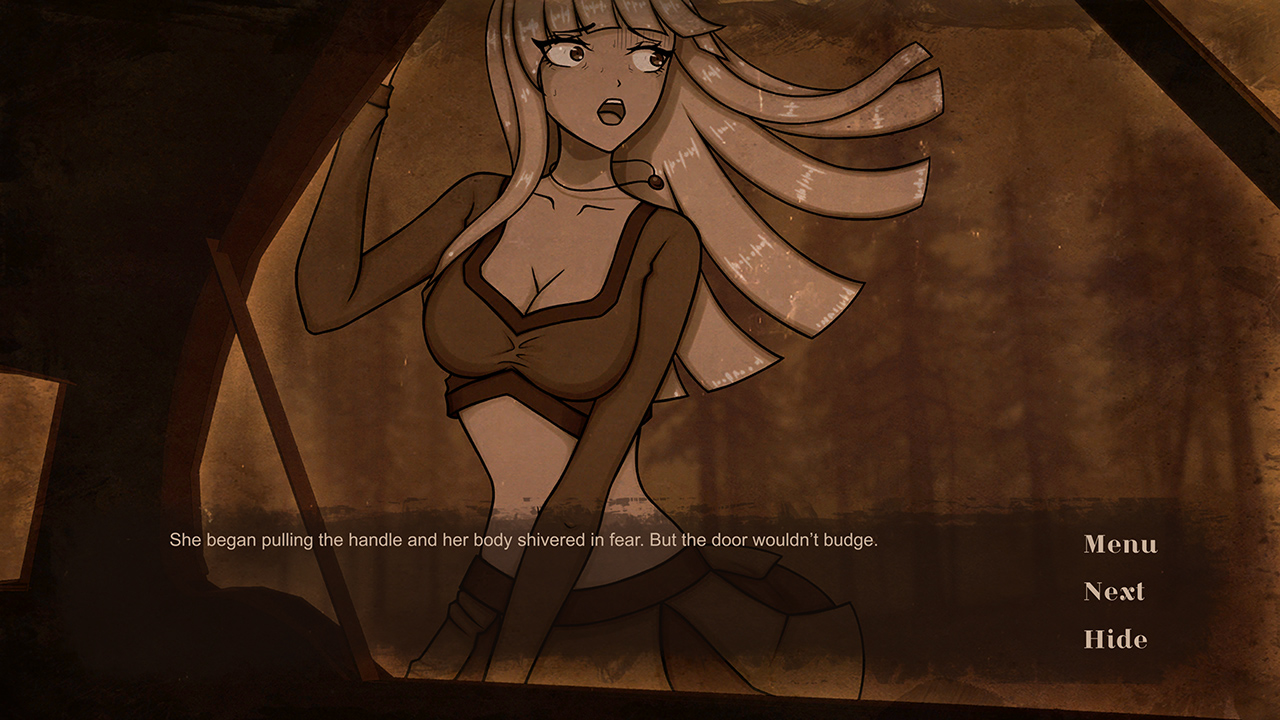Open the game Menu from the right side
The image size is (1280, 720).
coord(1119,545)
